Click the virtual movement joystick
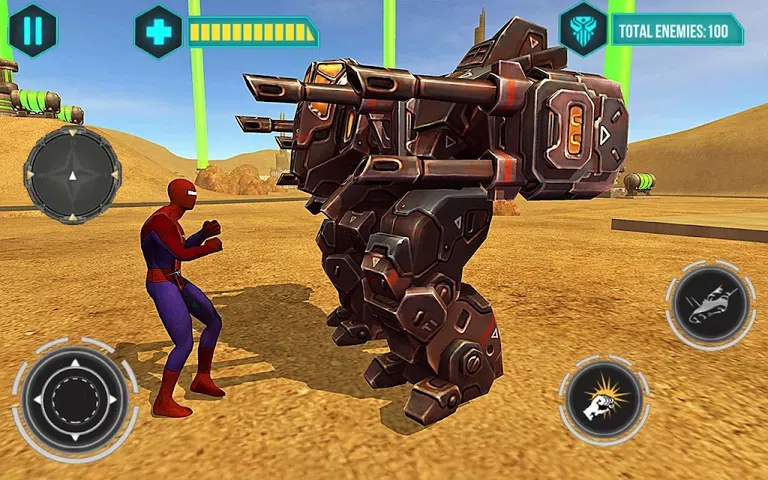 point(75,399)
